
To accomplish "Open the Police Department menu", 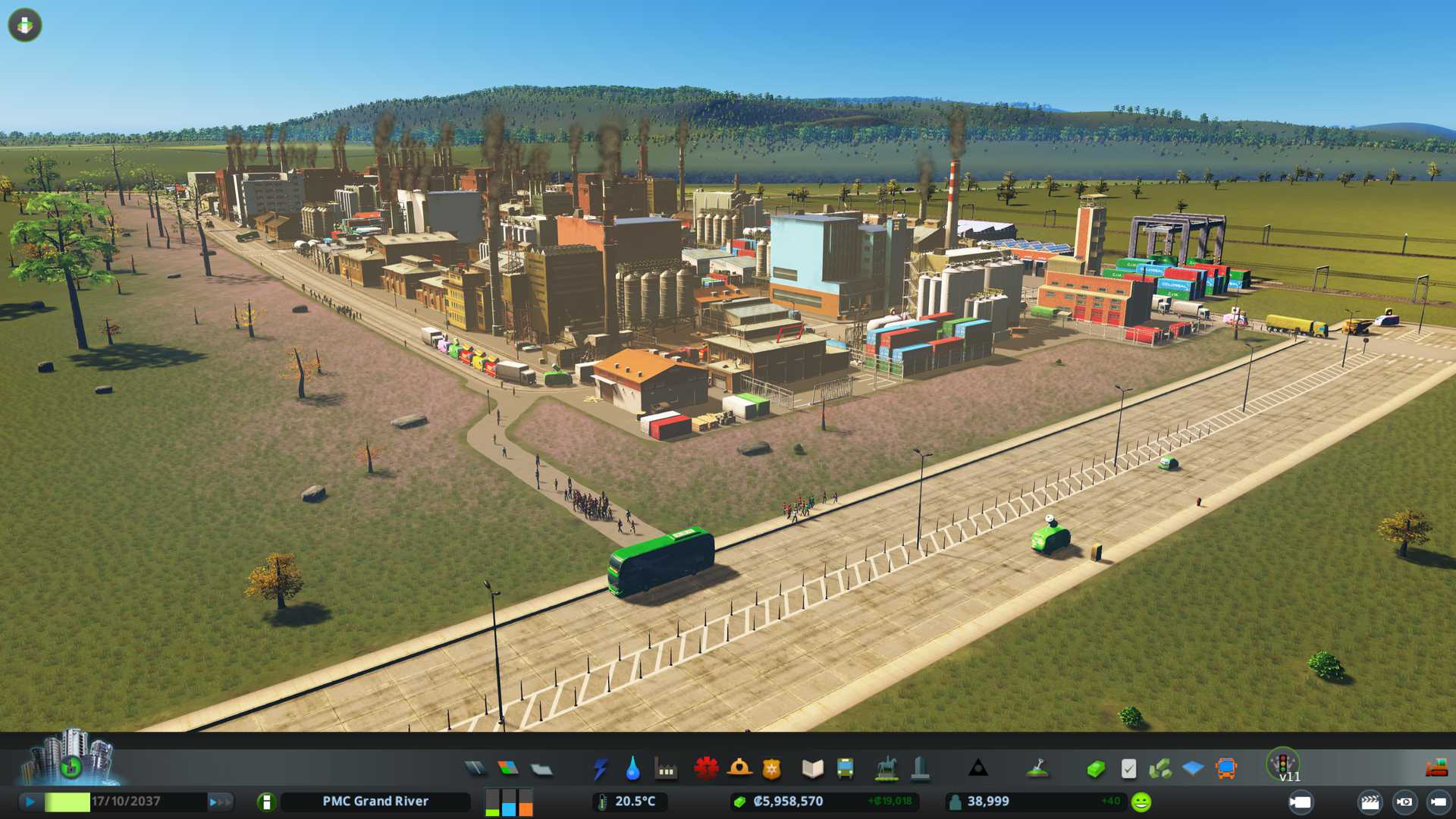I will (772, 769).
